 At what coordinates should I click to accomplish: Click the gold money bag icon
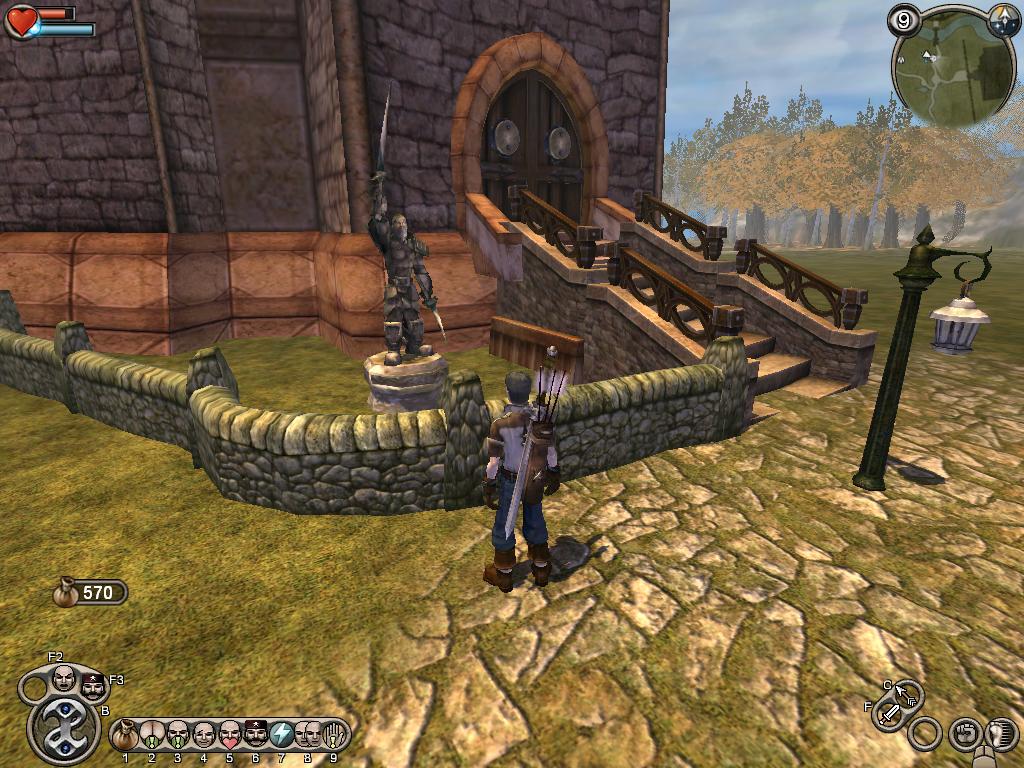pos(66,592)
